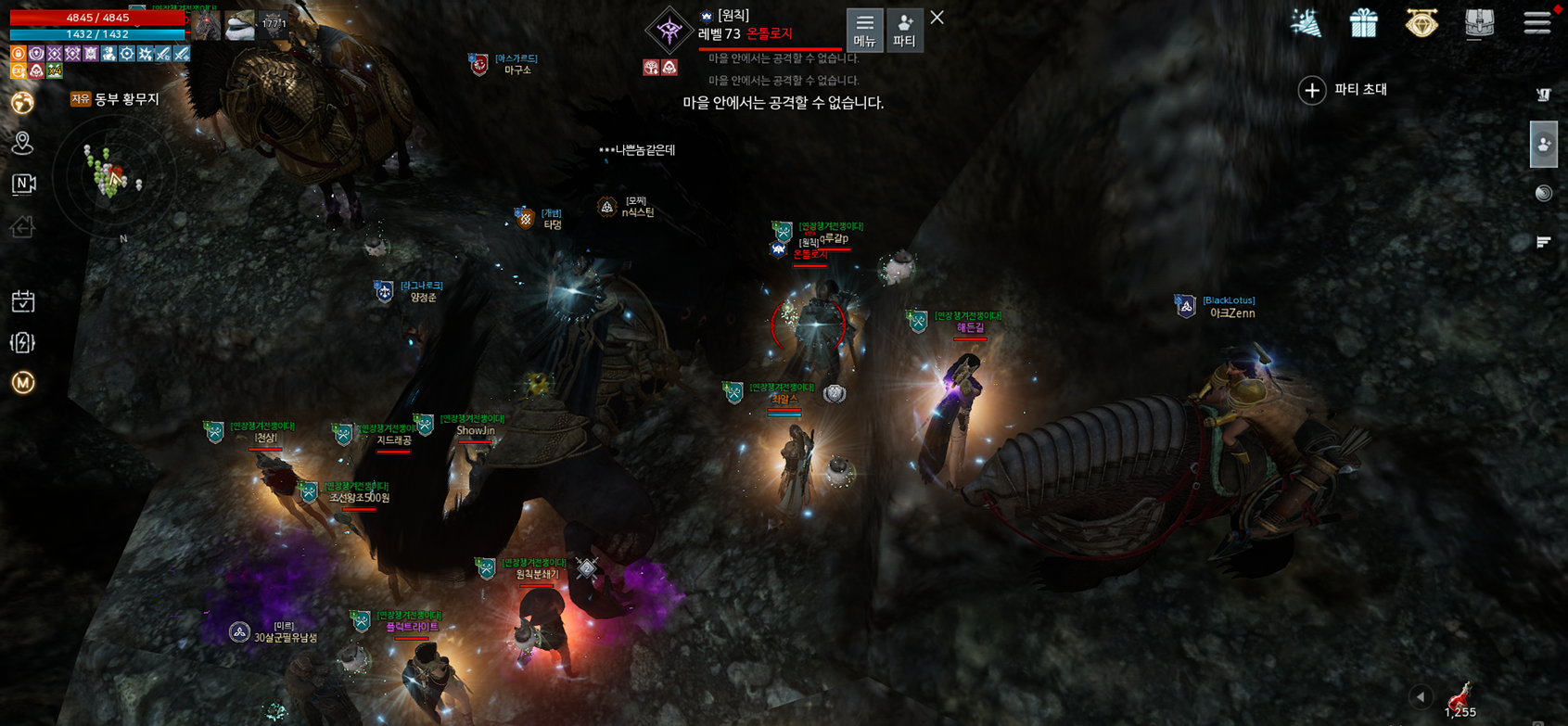Open the calendar check-in icon
The height and width of the screenshot is (726, 1568).
click(x=23, y=301)
